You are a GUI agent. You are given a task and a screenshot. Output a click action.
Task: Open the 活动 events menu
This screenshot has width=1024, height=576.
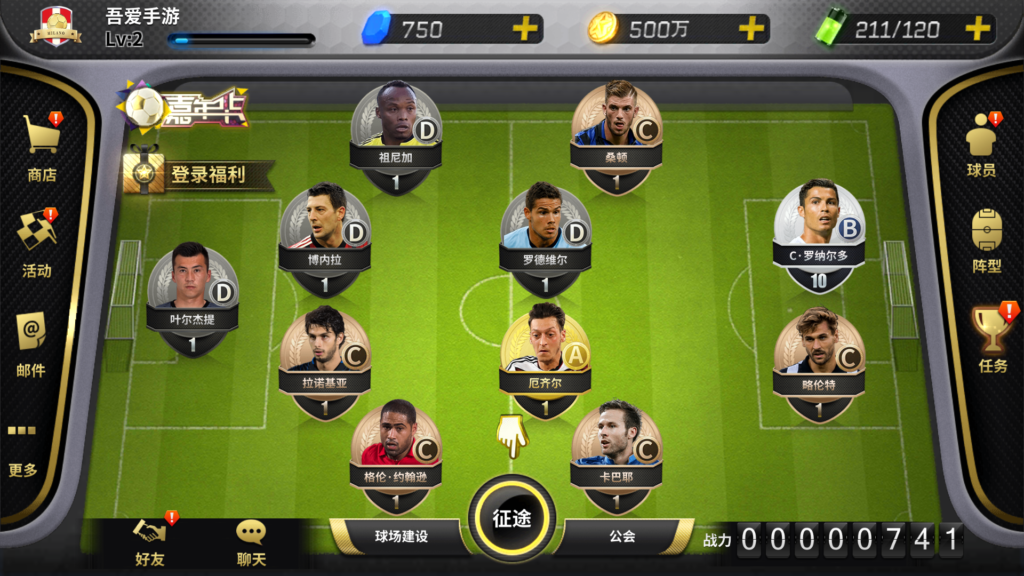37,243
